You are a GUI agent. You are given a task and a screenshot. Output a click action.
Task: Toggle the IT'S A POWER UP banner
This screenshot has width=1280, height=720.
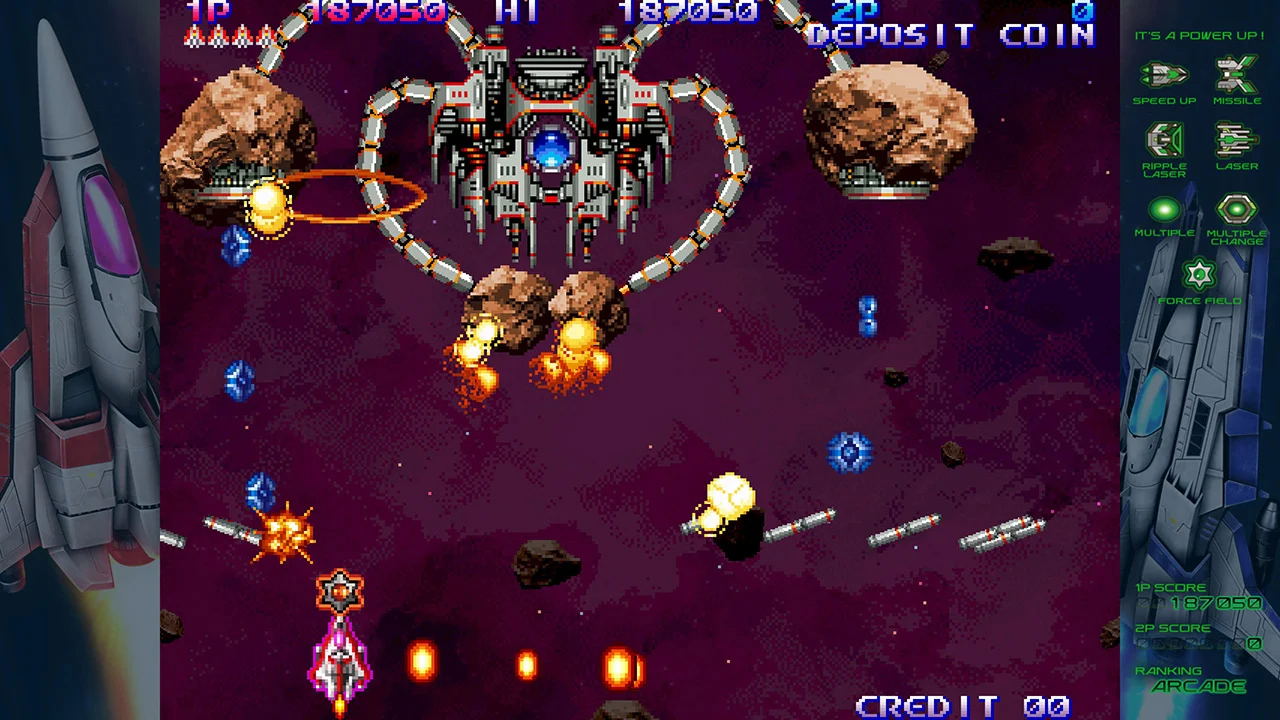1200,35
